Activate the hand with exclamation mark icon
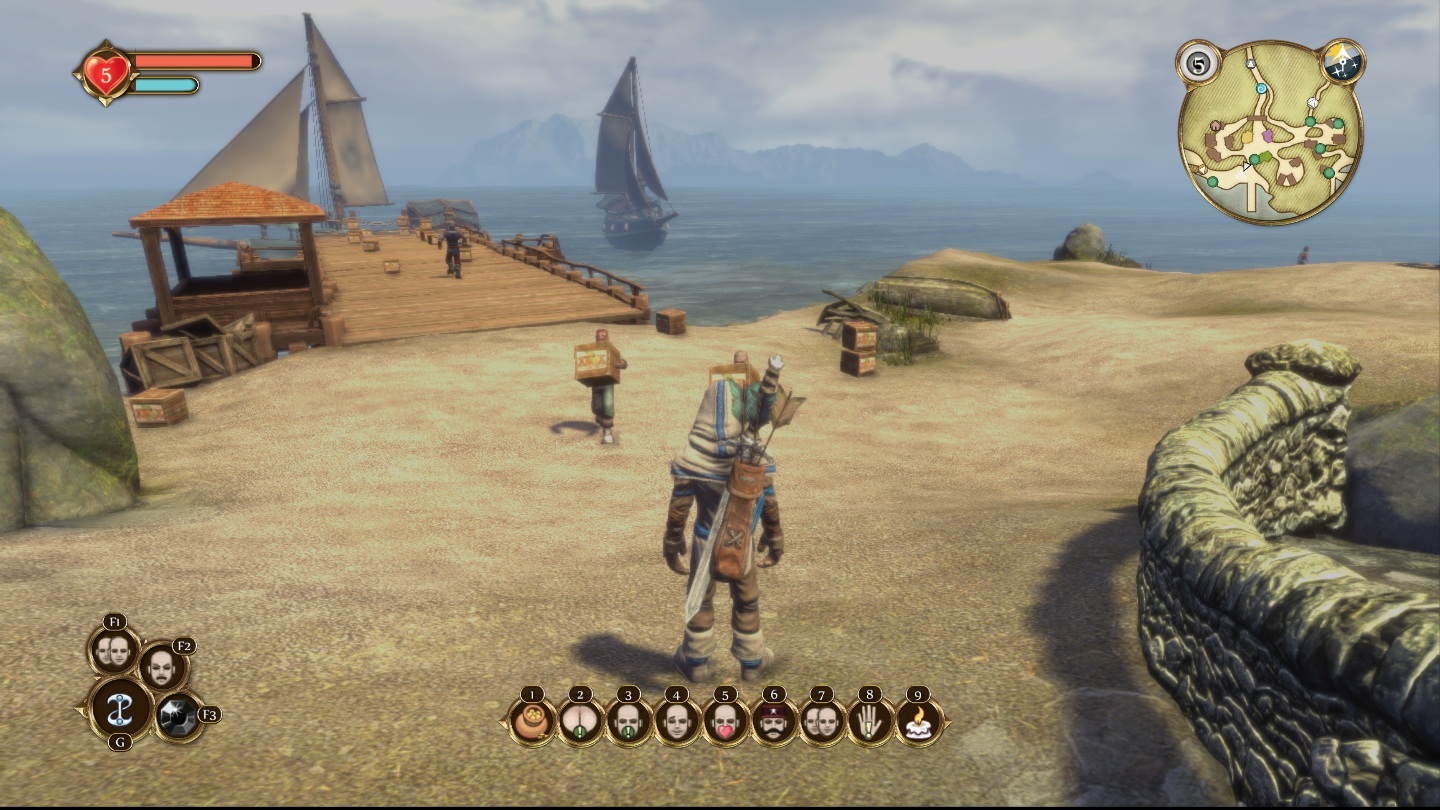Image resolution: width=1440 pixels, height=810 pixels. tap(870, 721)
